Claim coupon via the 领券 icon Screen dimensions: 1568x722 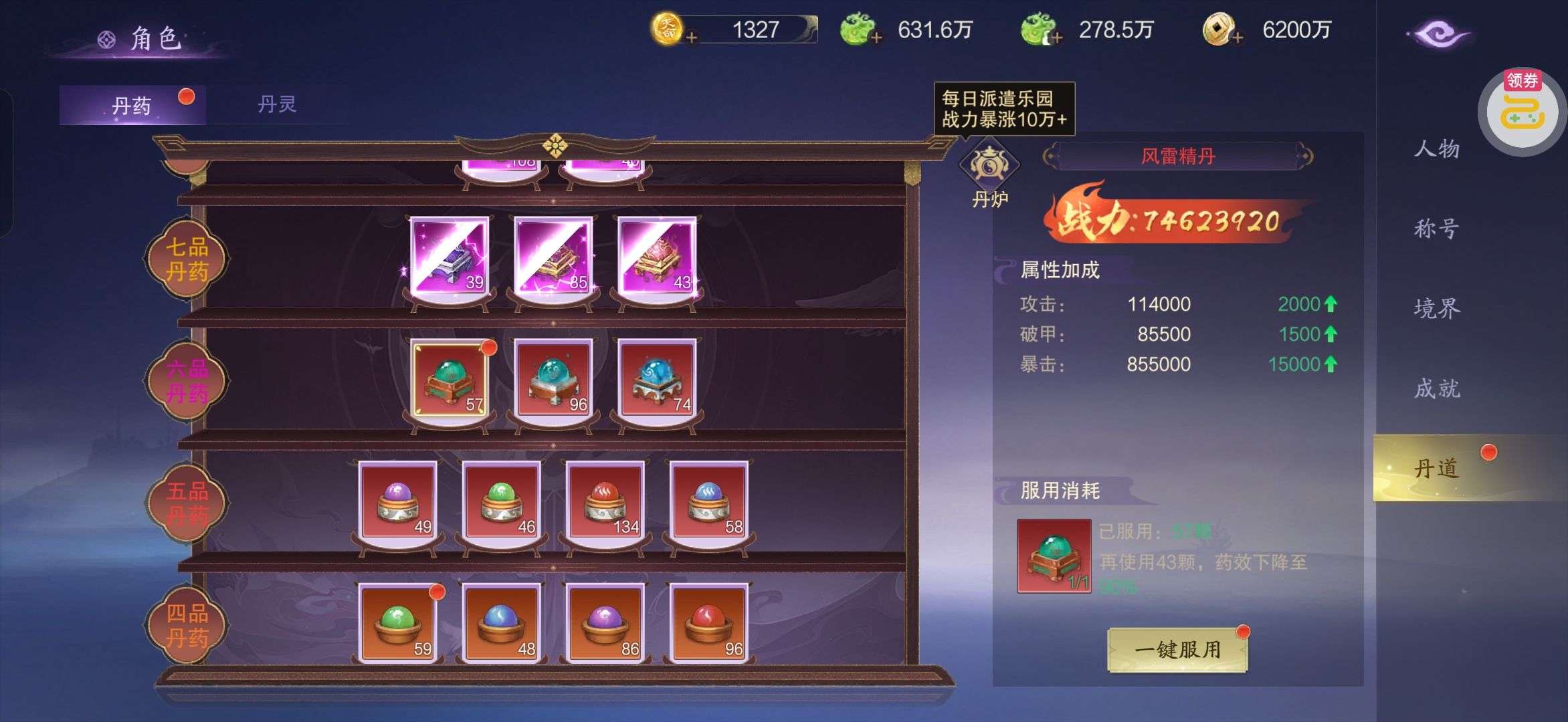(x=1521, y=112)
